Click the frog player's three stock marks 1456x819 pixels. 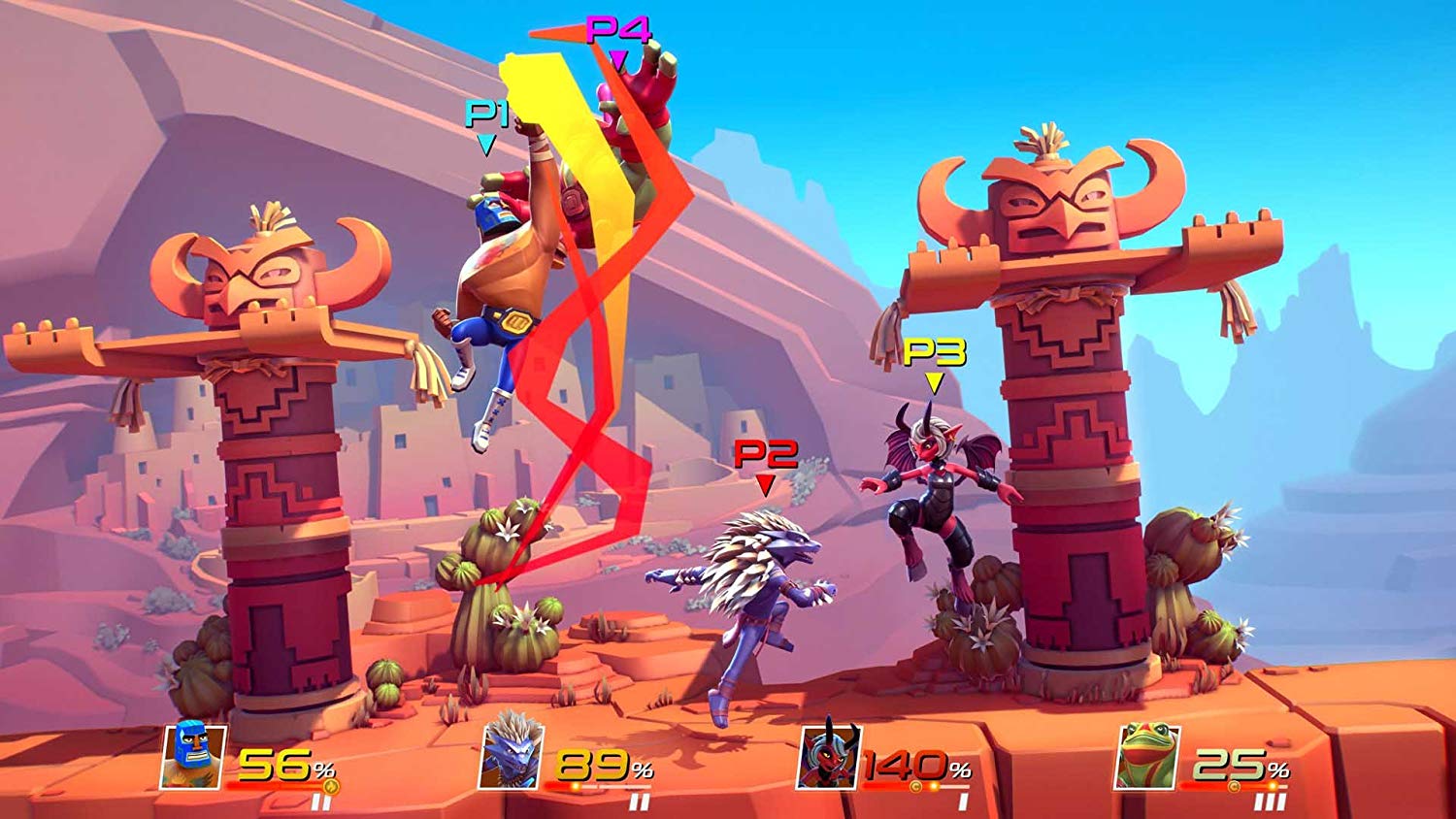tap(1270, 801)
